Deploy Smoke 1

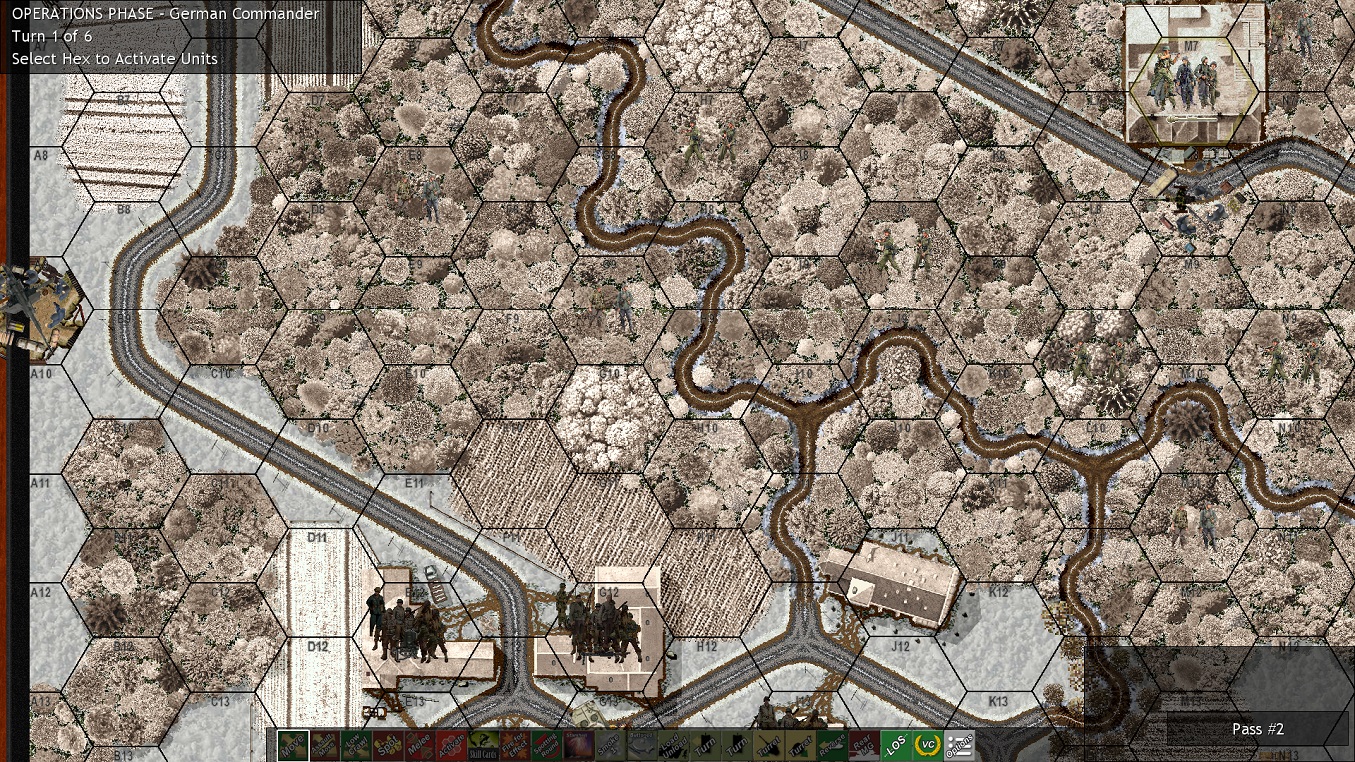point(609,748)
